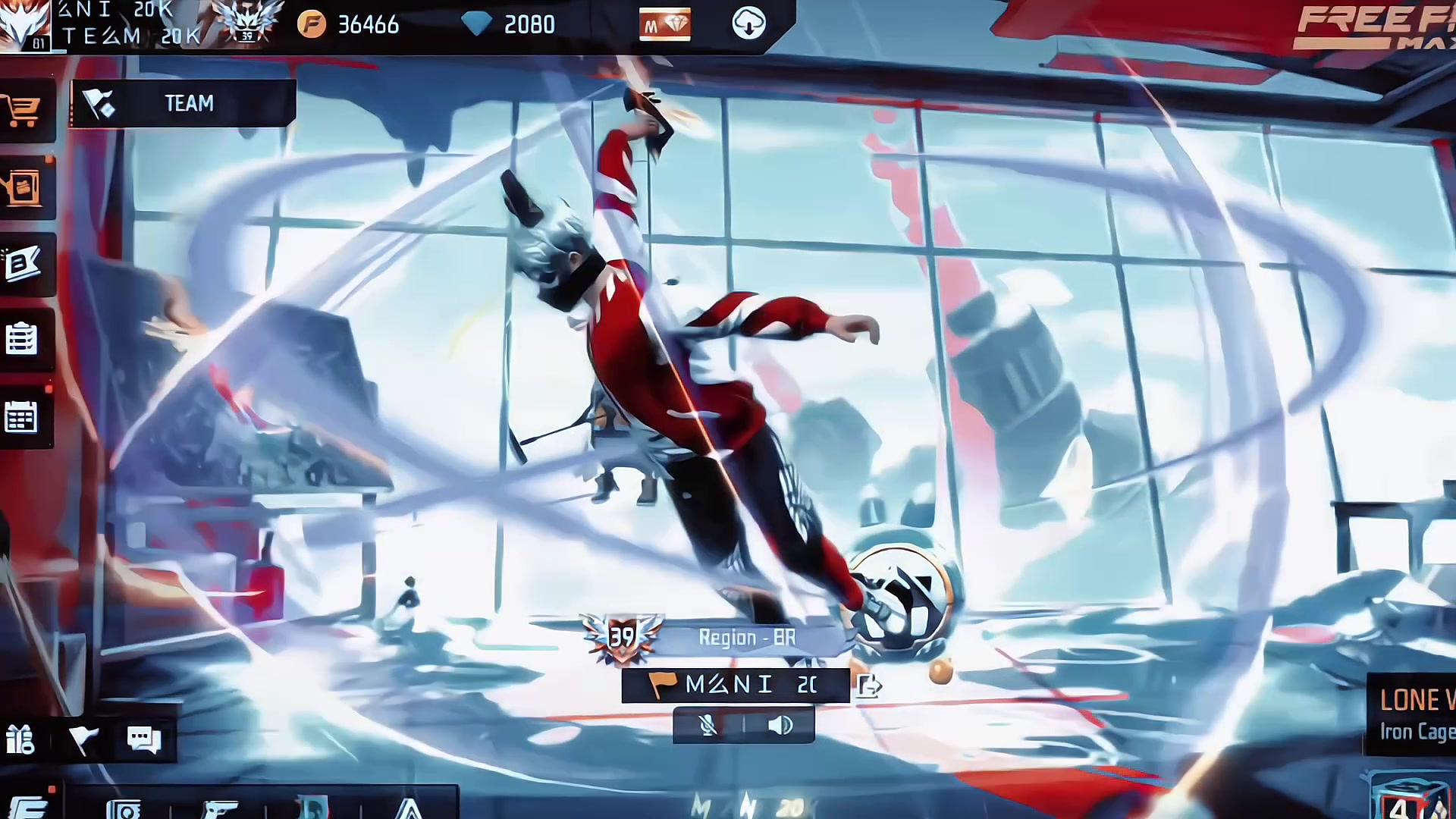Viewport: 1456px width, 819px height.
Task: Click the cloud download icon
Action: pyautogui.click(x=748, y=24)
